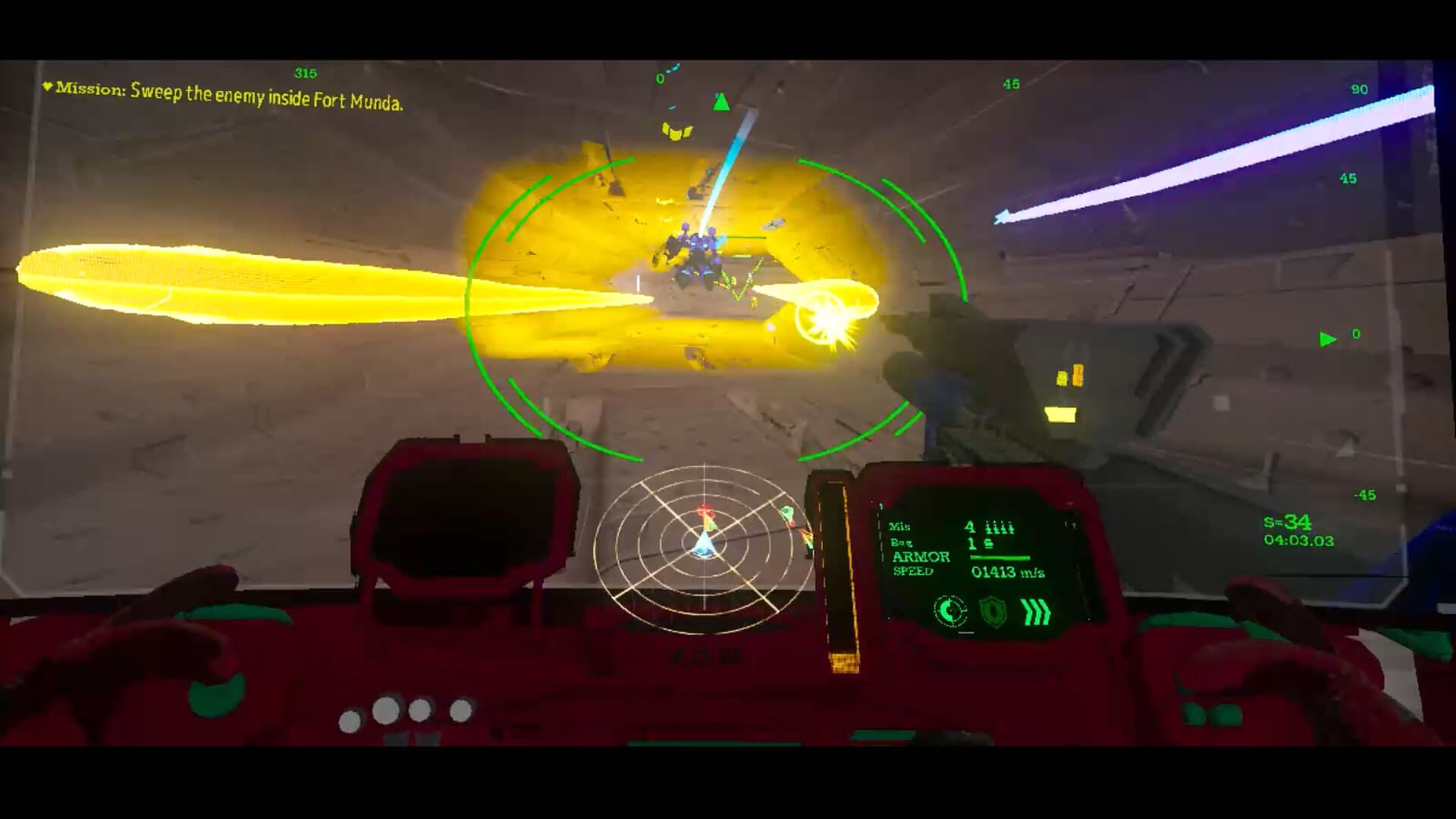Click the center of the circular radar display
Viewport: 1456px width, 819px height.
pyautogui.click(x=704, y=546)
